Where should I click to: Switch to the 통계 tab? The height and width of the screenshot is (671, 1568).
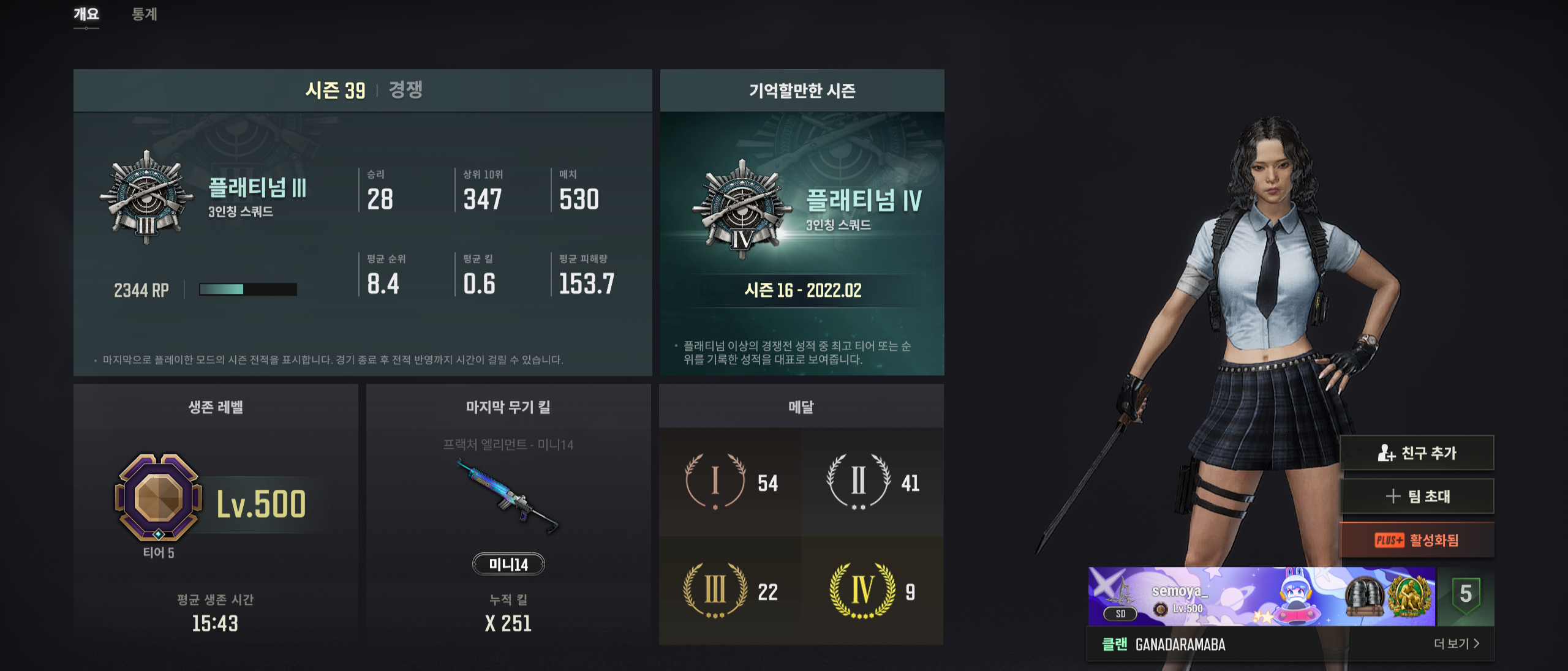[x=145, y=15]
